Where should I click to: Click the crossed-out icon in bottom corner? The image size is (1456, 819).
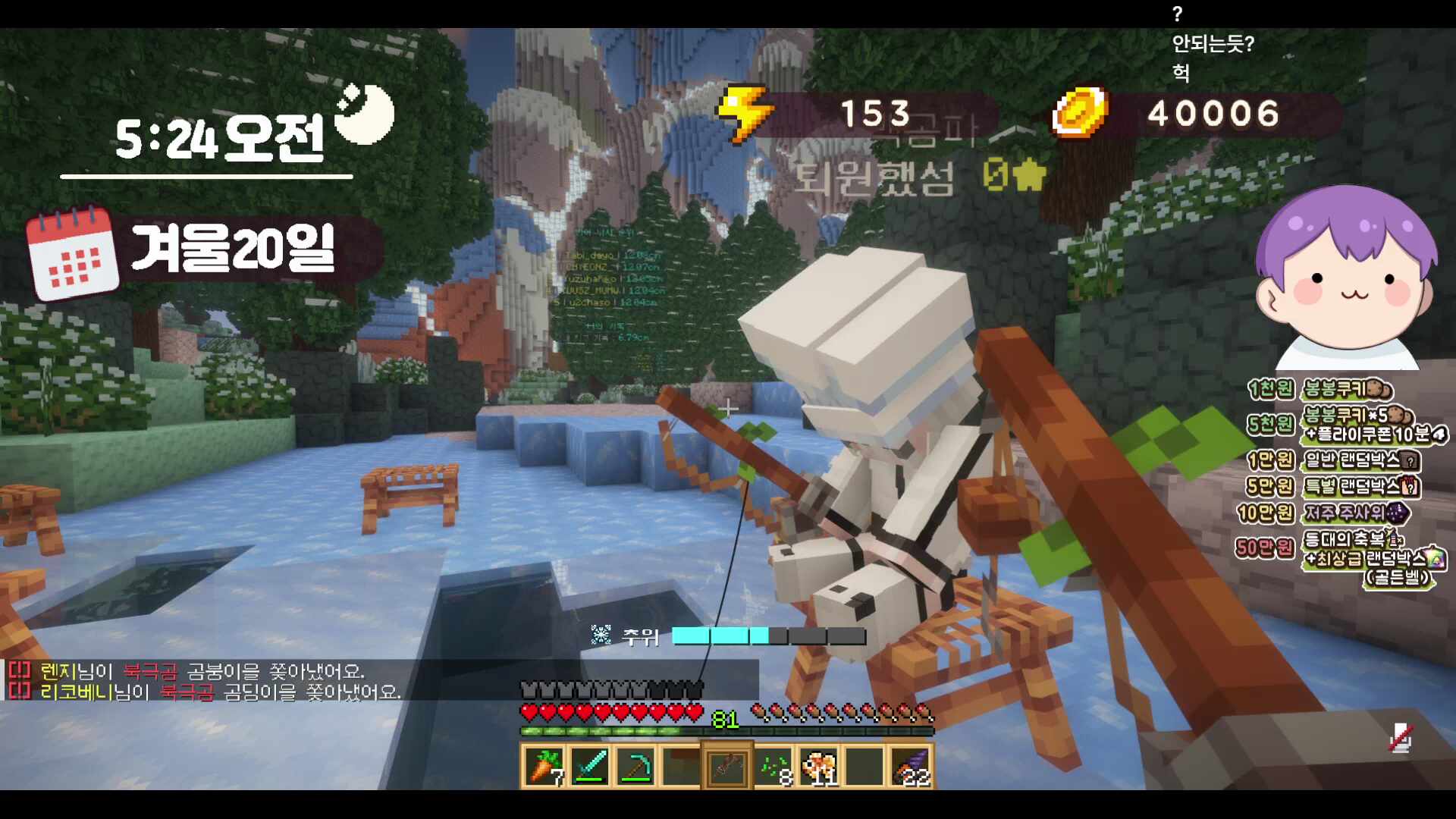tap(1400, 738)
